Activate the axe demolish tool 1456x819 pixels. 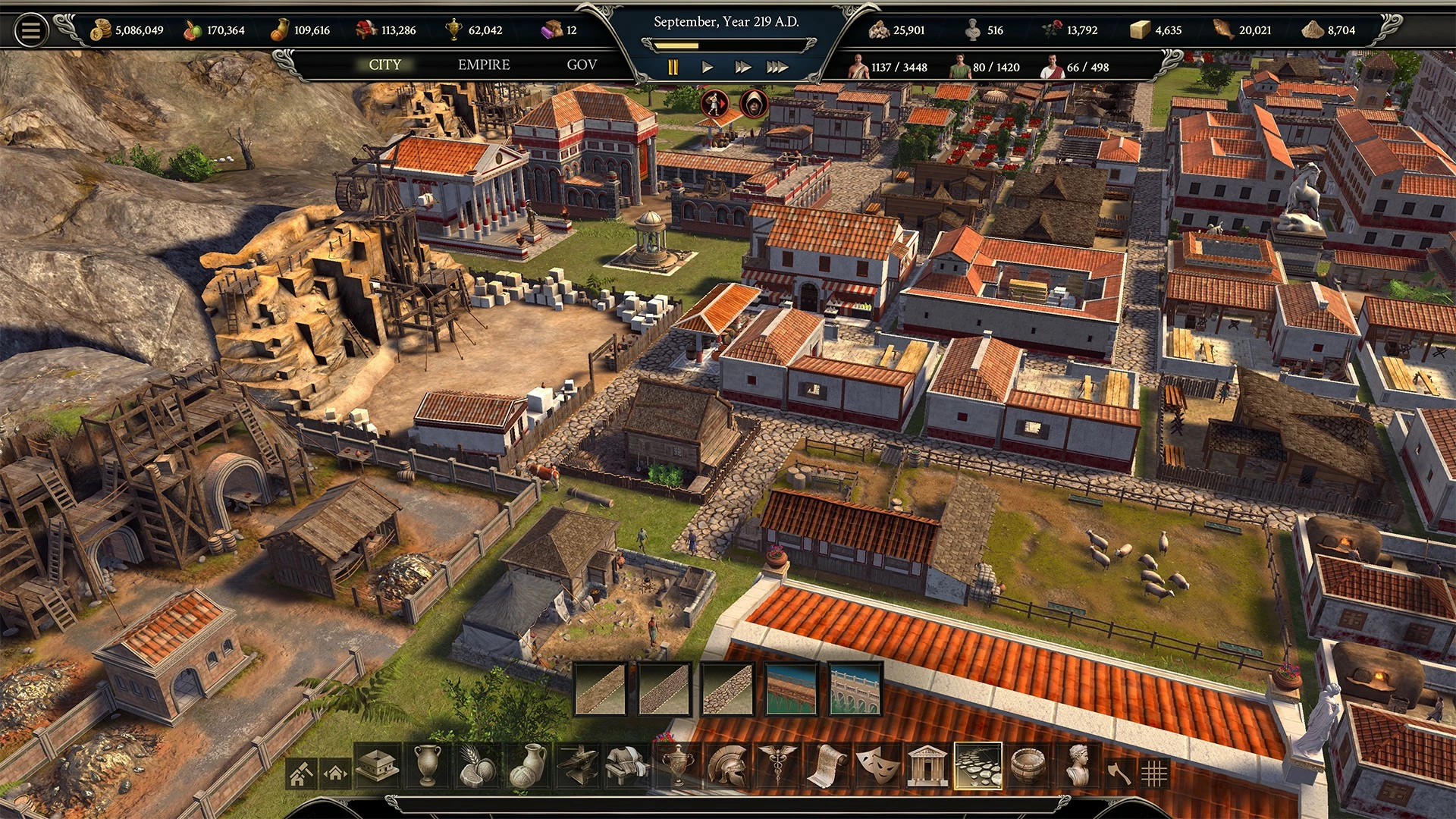point(1119,773)
